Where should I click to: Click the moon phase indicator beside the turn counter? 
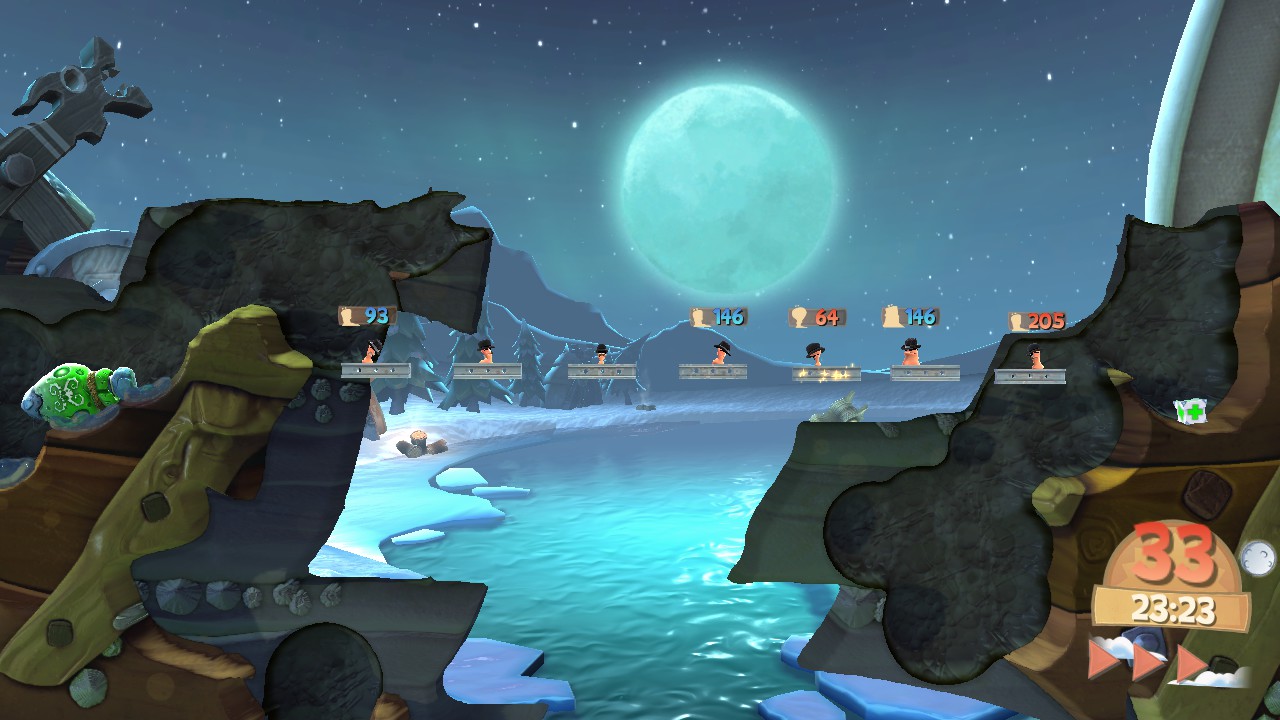1257,556
